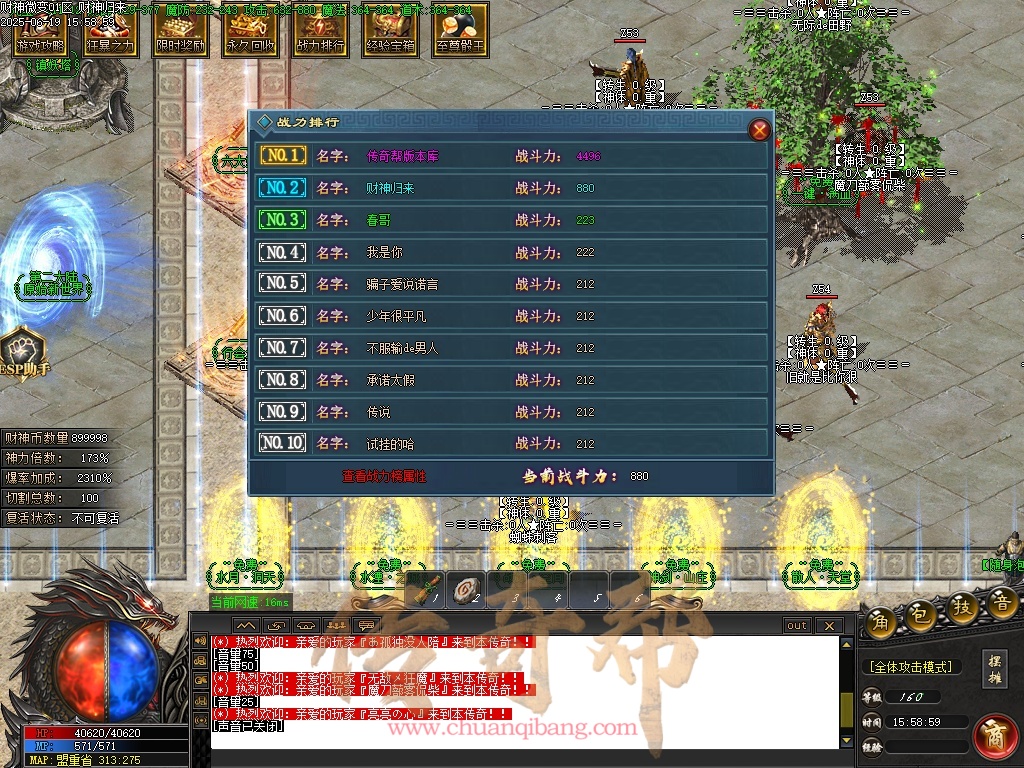The image size is (1024, 768).
Task: Open the 经验宝箱 experience chest
Action: 390,32
